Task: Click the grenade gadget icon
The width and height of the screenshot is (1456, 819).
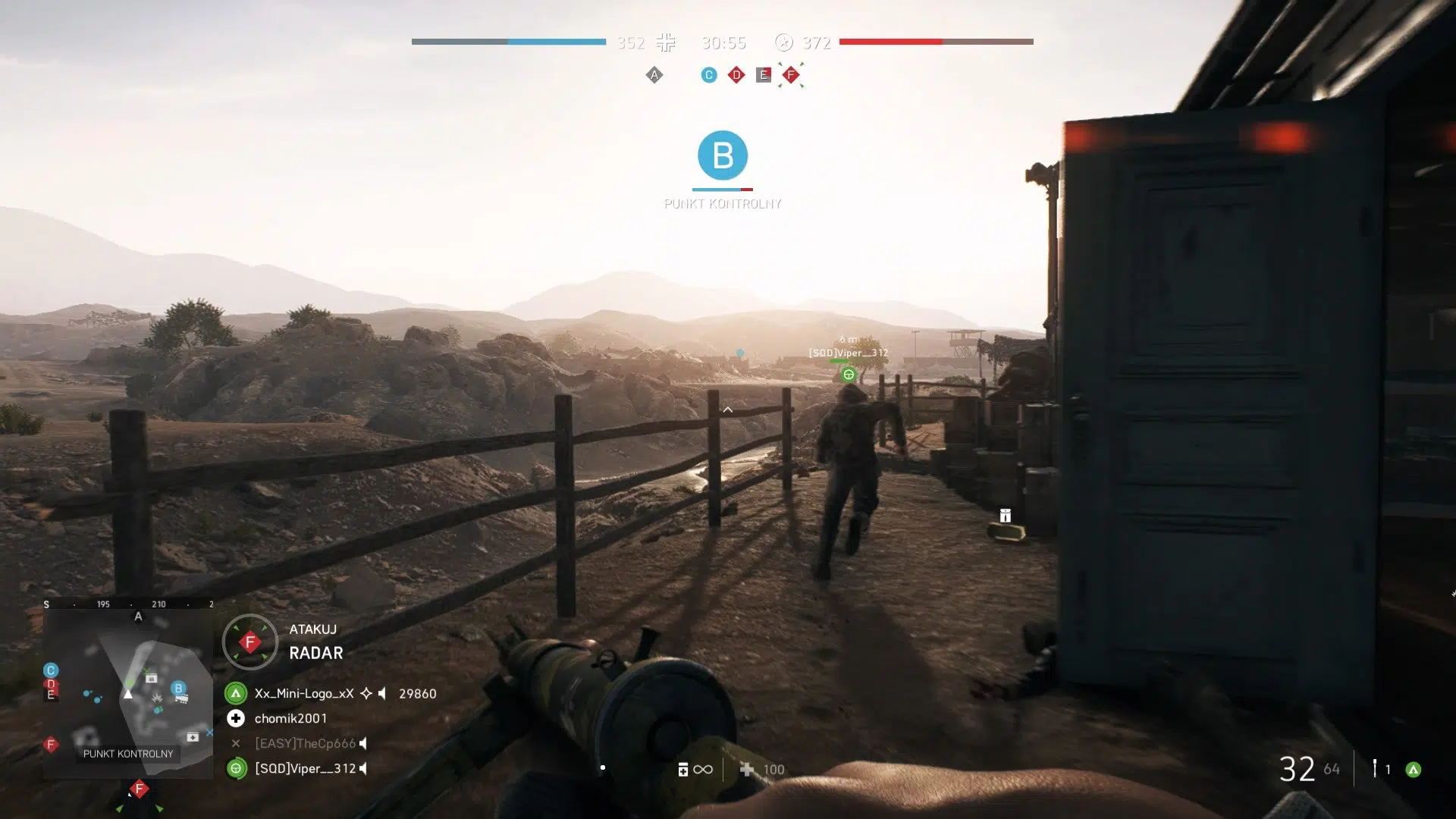Action: pos(1374,769)
